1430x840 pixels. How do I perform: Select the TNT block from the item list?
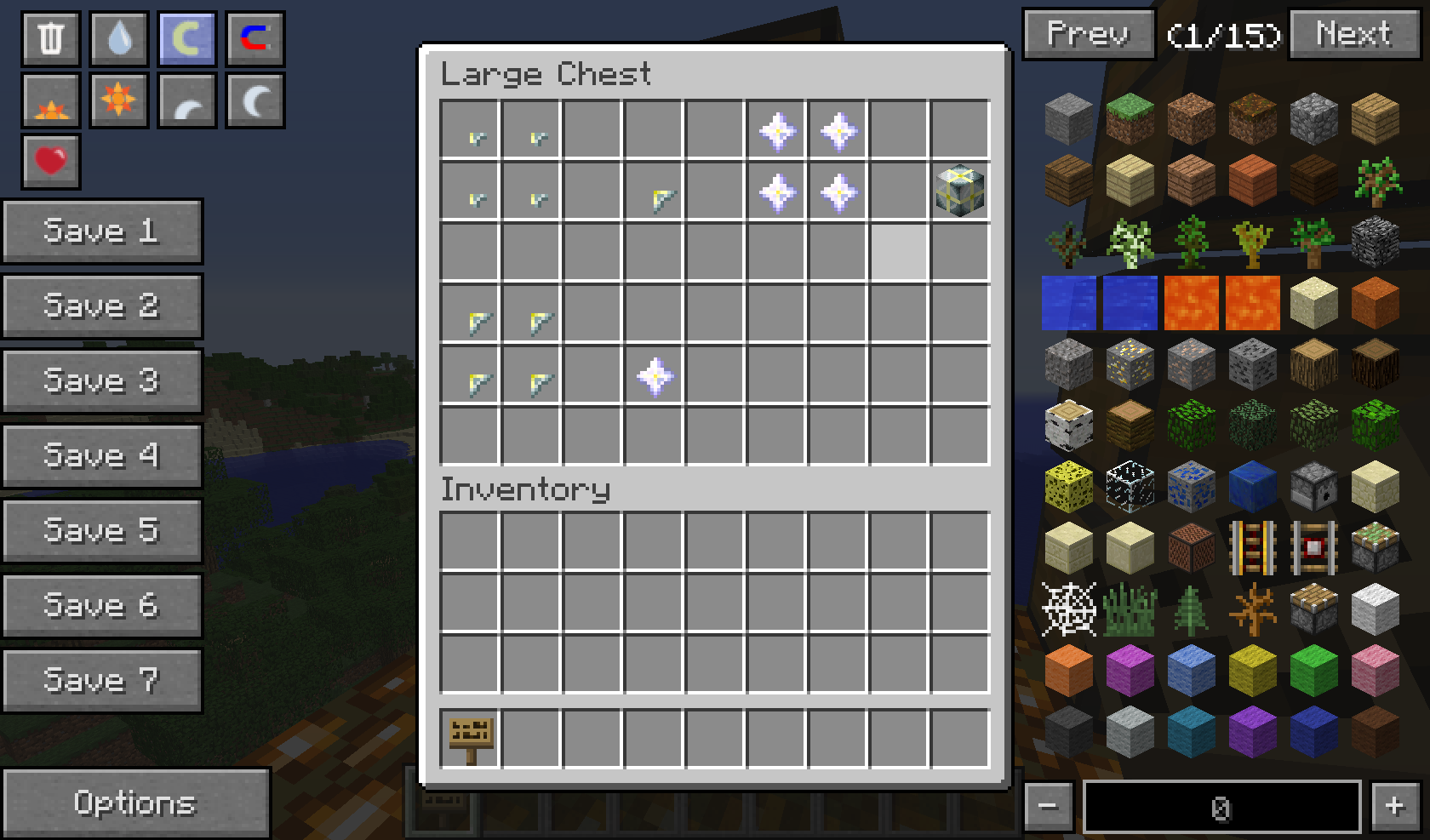[1190, 546]
